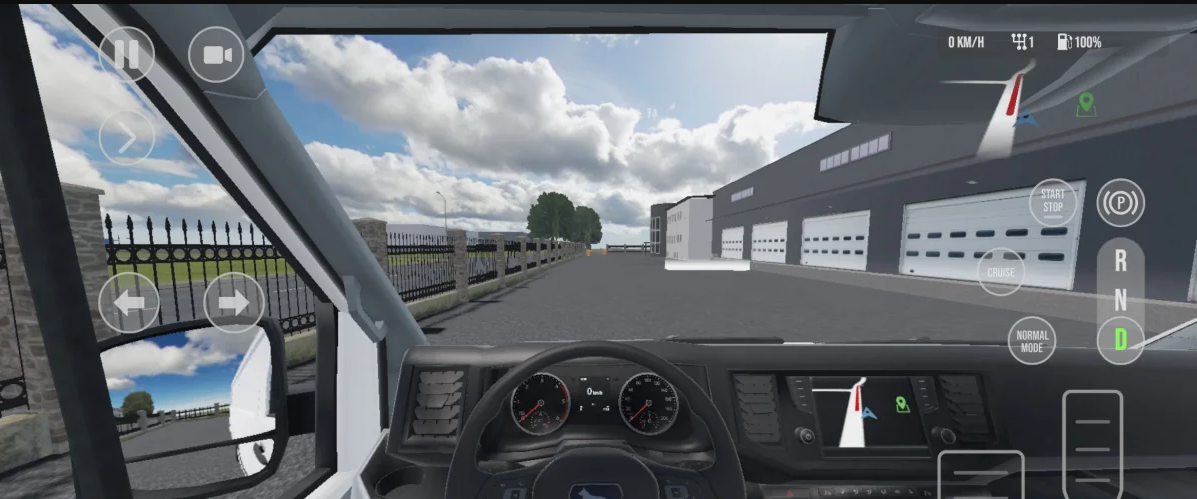Steer left with the left arrow button
The height and width of the screenshot is (499, 1197).
(129, 302)
